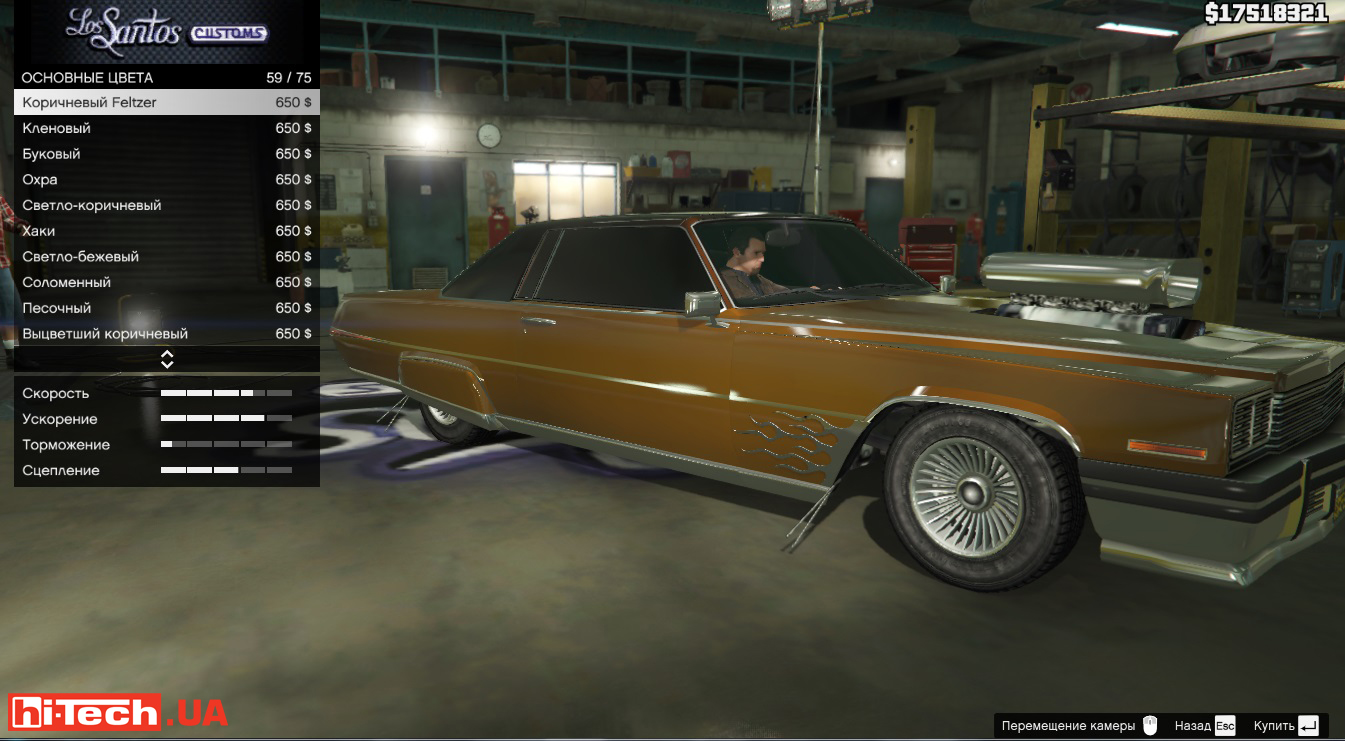Pick the Буковый color option
The height and width of the screenshot is (741, 1345).
click(167, 154)
